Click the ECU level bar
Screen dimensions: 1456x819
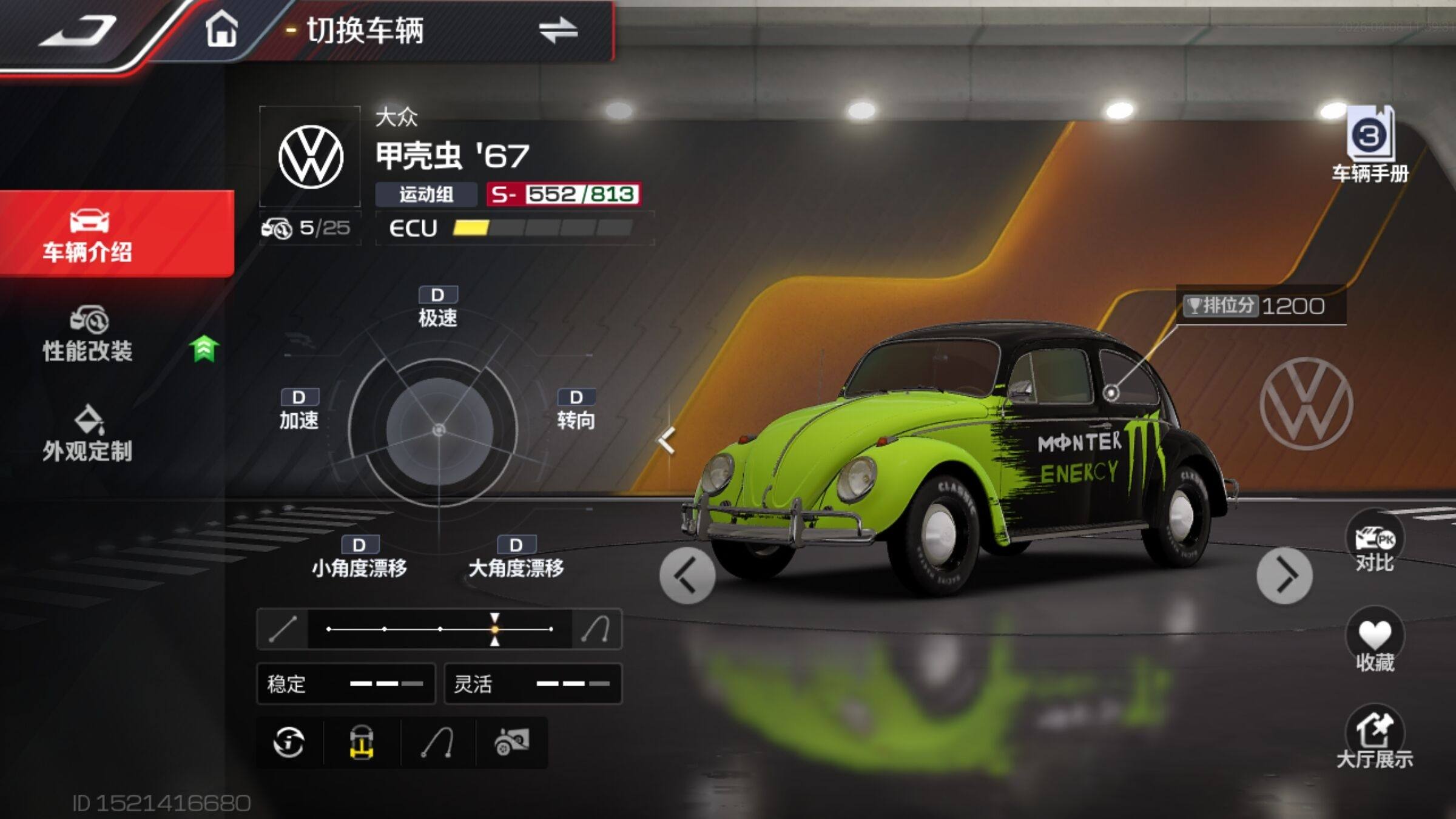[542, 228]
